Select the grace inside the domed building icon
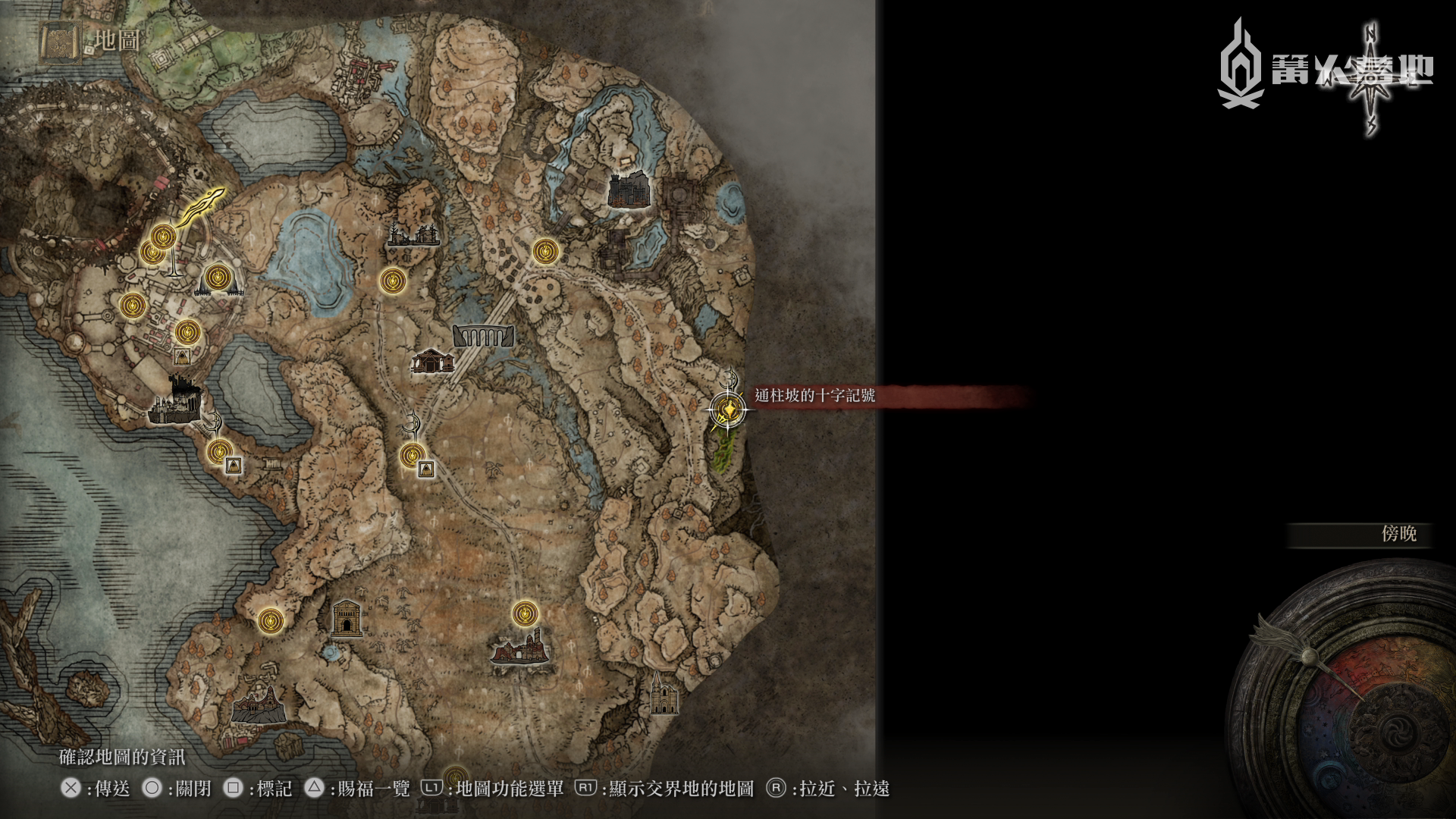The height and width of the screenshot is (819, 1456). [x=218, y=277]
